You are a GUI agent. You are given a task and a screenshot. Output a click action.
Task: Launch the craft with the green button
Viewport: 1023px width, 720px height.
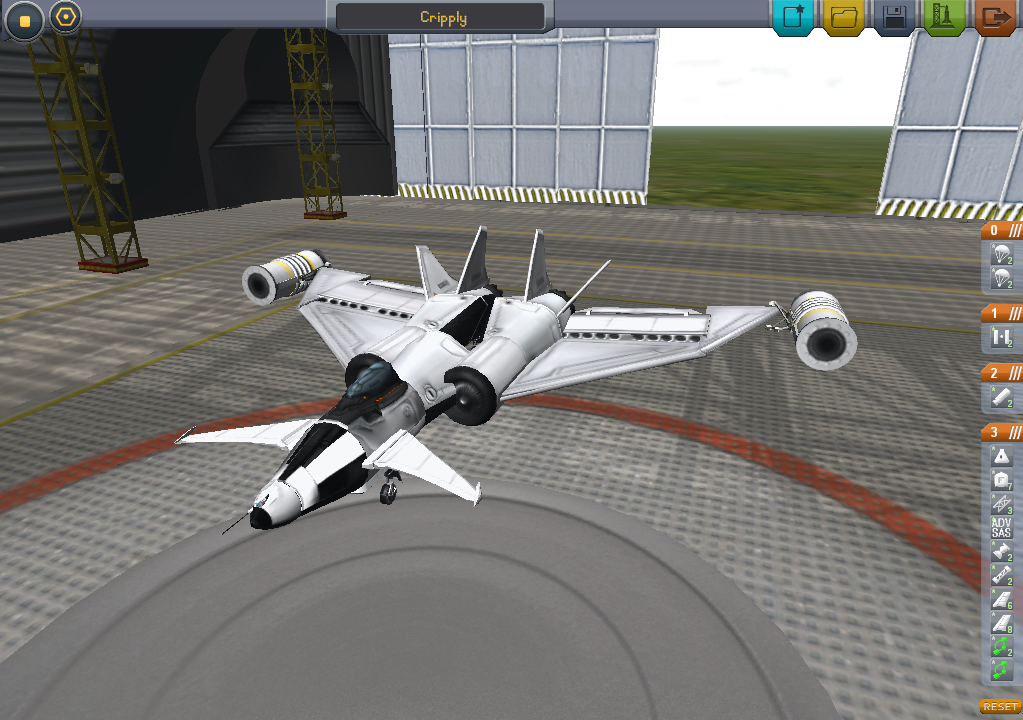pyautogui.click(x=944, y=17)
